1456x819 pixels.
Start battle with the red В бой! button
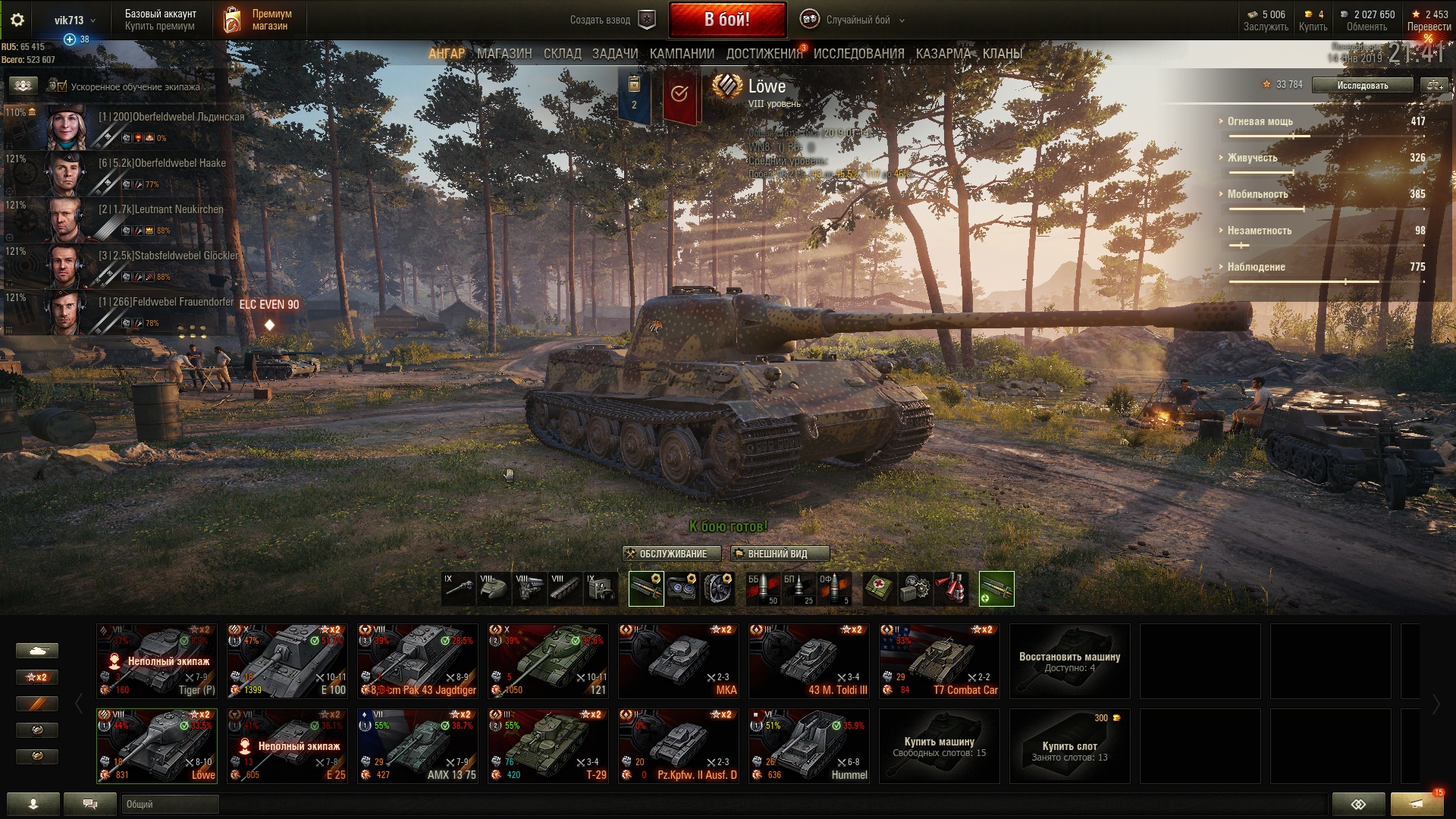click(726, 20)
